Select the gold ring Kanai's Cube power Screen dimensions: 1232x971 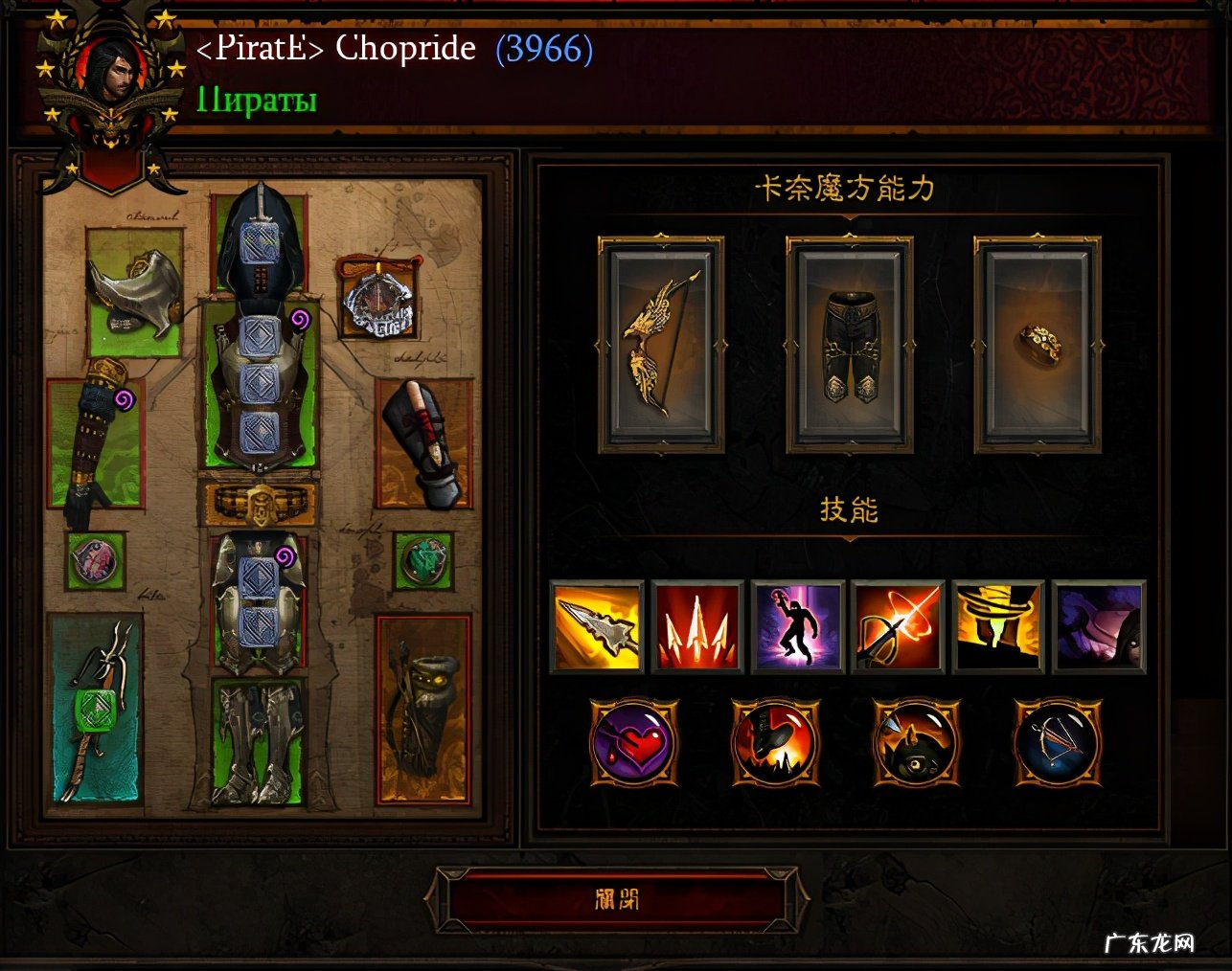[1037, 345]
